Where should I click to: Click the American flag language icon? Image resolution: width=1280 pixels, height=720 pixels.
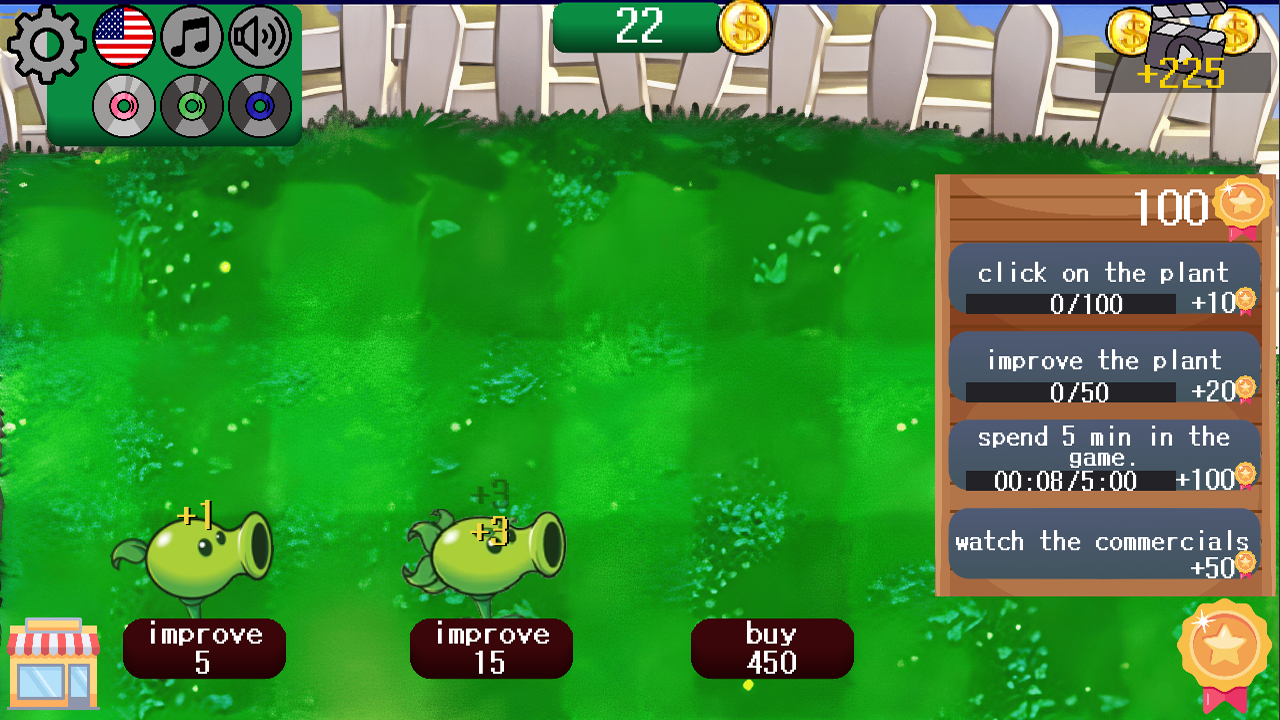click(124, 37)
